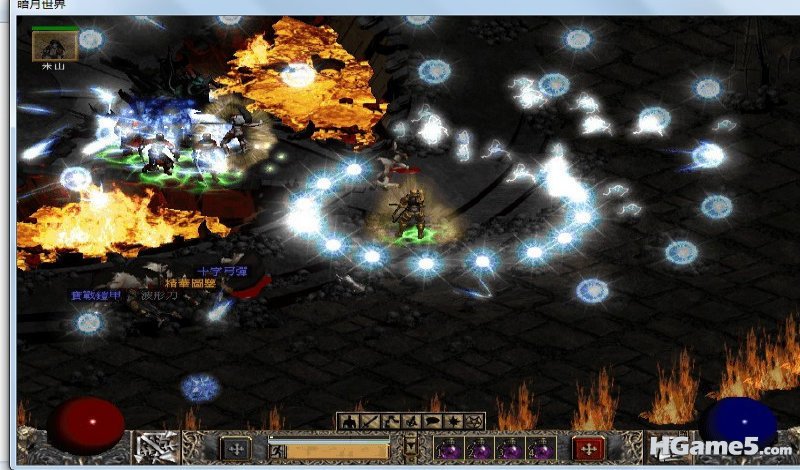Use the purple potion in belt slot 4
Viewport: 800px width, 470px height.
point(541,448)
